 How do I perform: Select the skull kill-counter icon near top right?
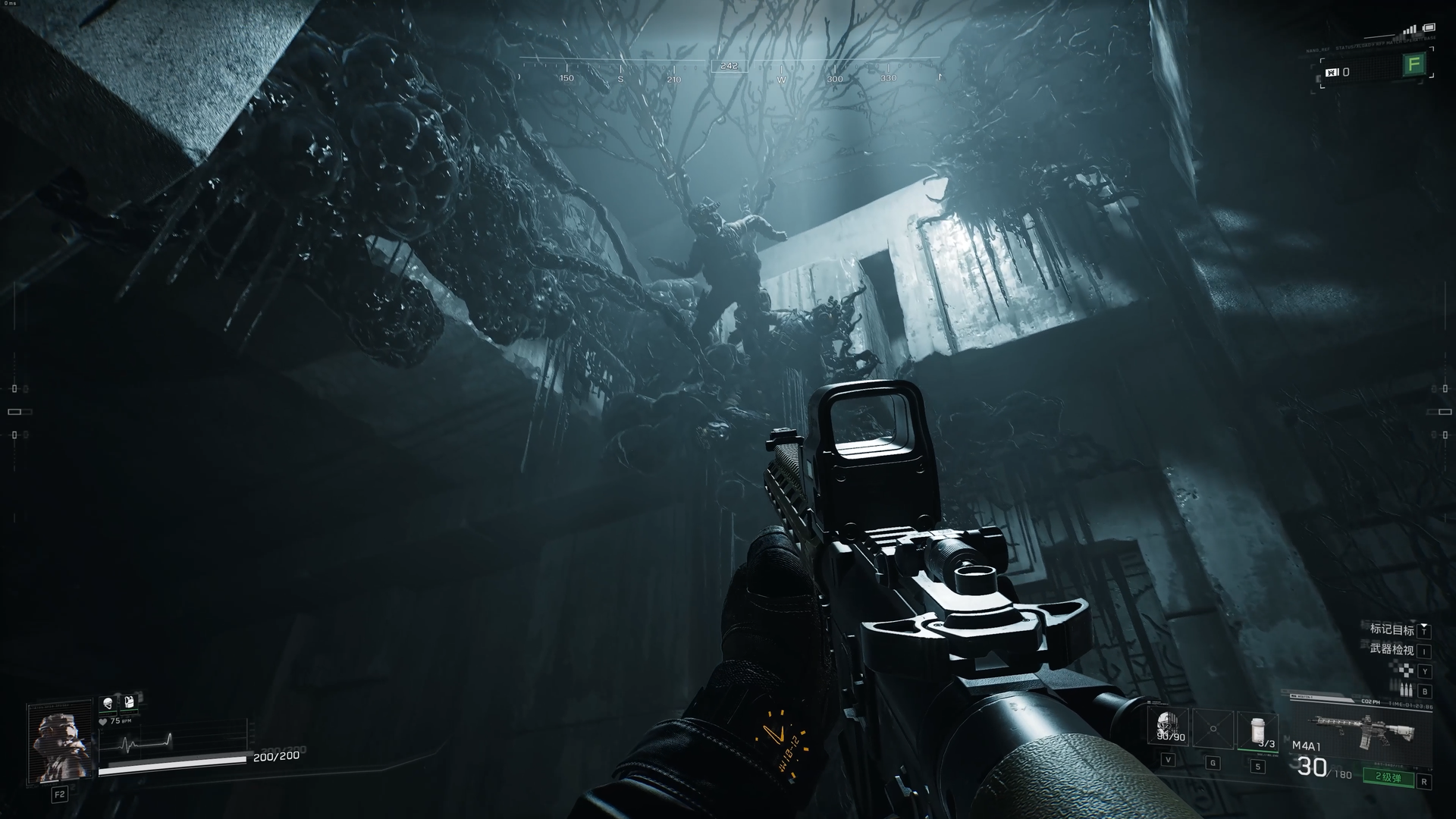pos(1331,73)
